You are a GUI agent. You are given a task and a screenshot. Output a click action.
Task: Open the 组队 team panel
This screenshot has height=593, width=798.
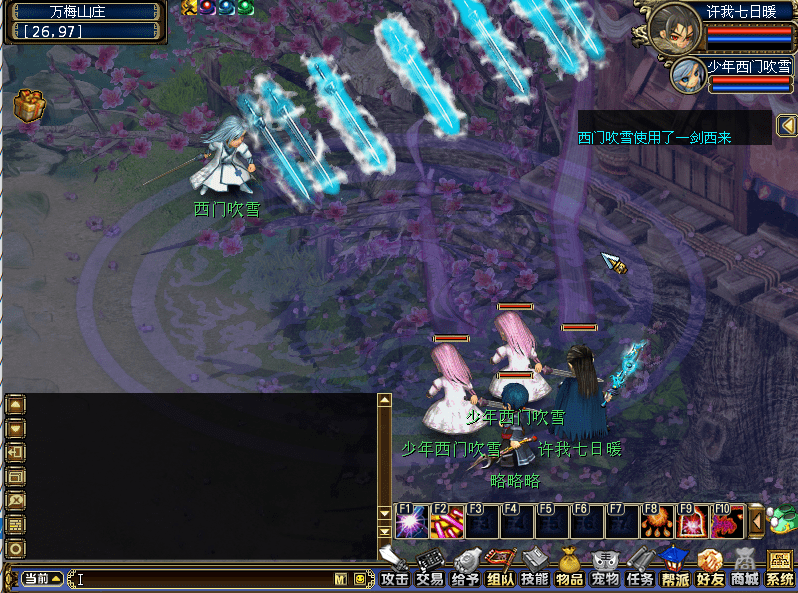click(500, 570)
